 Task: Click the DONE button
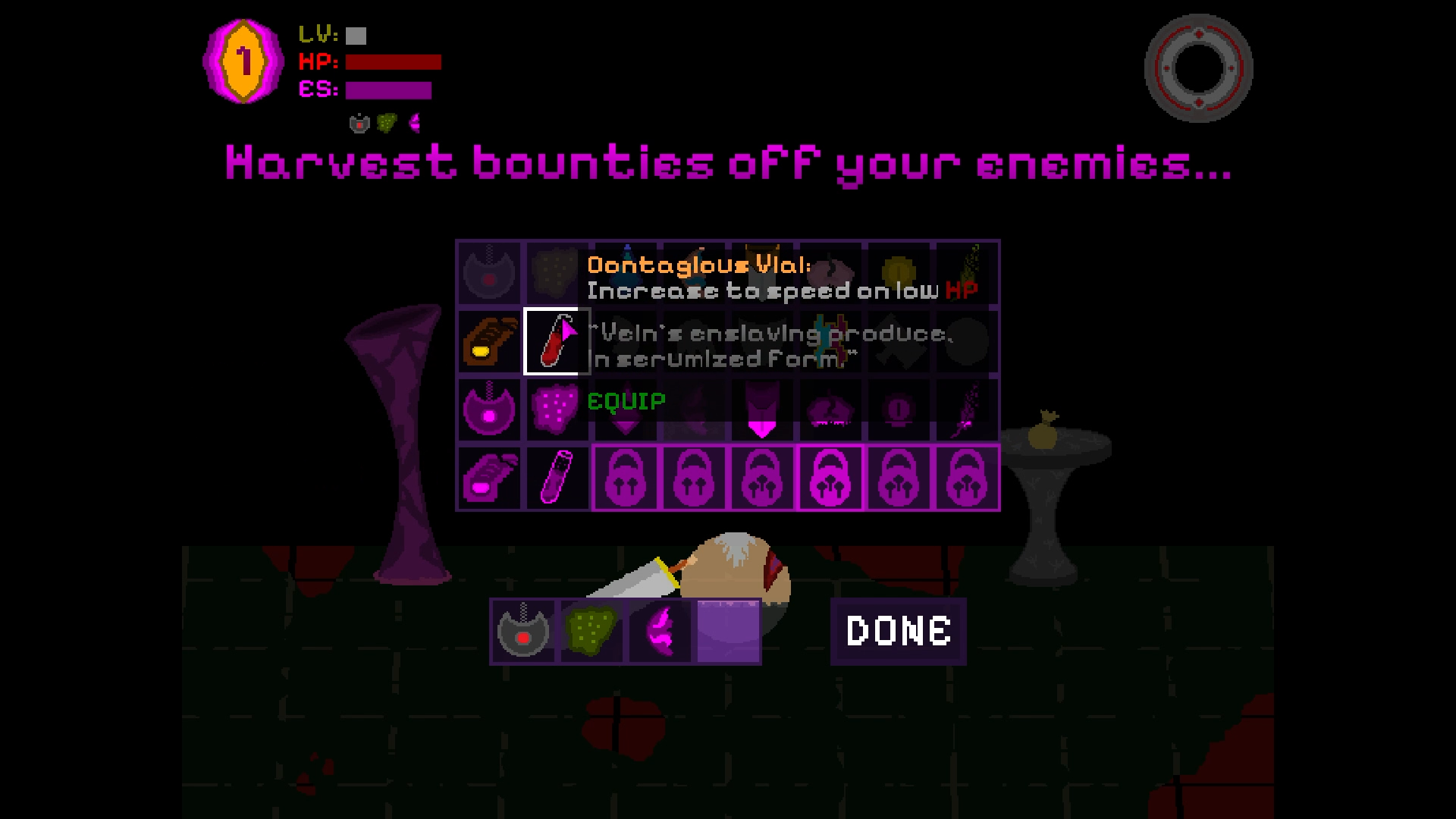898,629
